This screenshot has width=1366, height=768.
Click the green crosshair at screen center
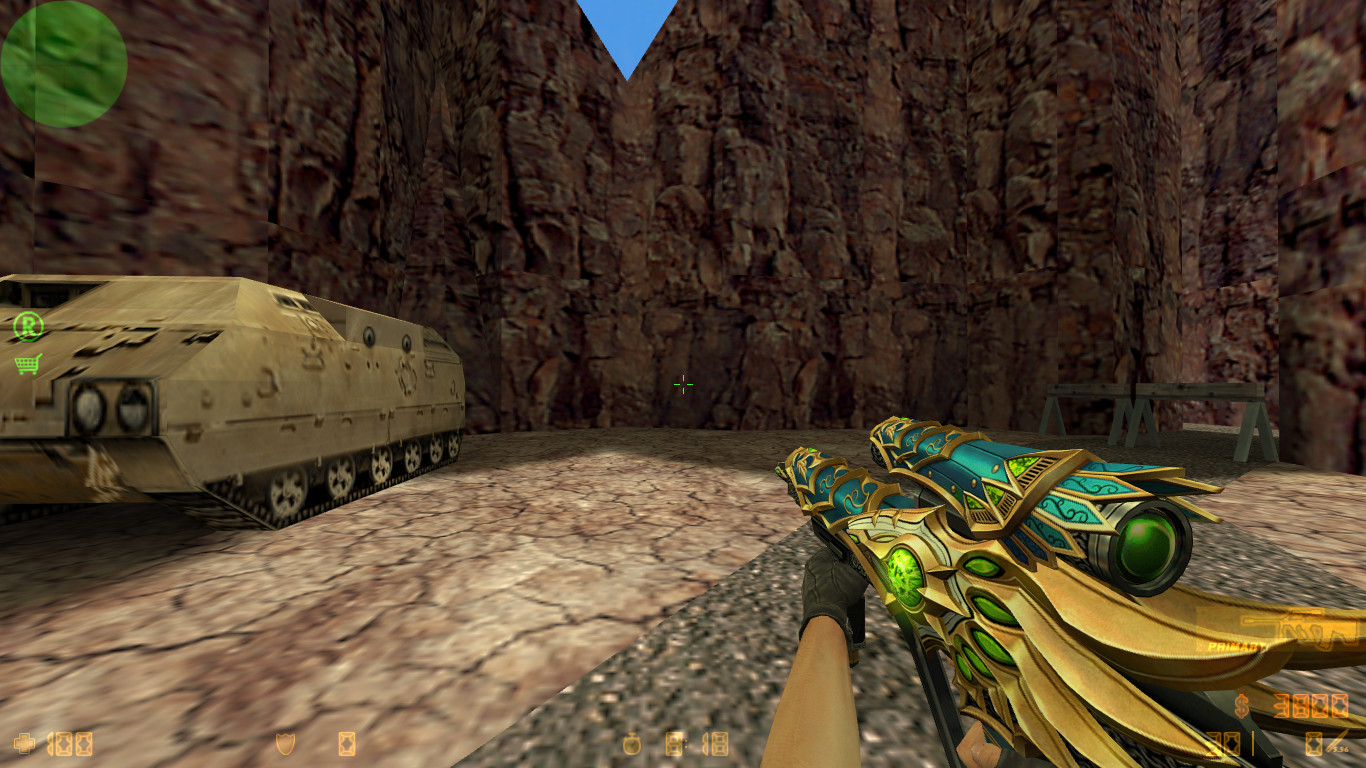683,384
